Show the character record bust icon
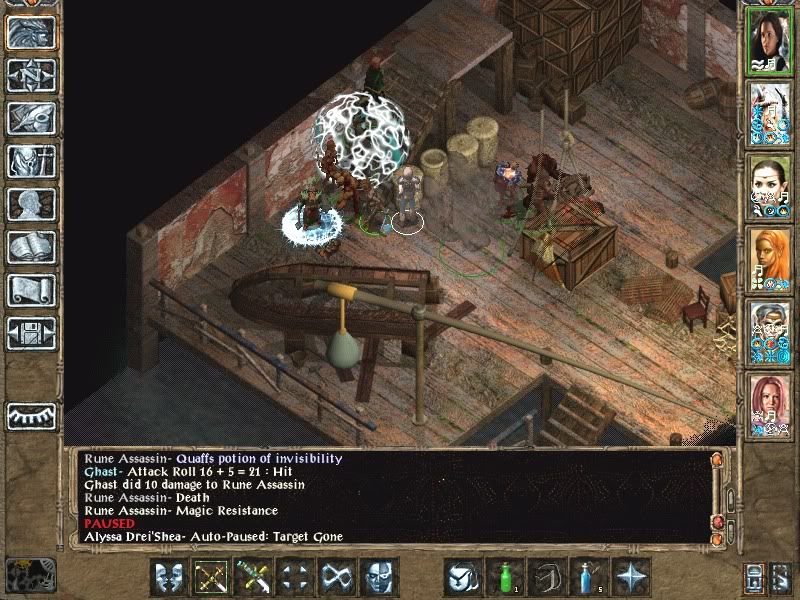Screen dimensions: 800x600 click(x=31, y=204)
